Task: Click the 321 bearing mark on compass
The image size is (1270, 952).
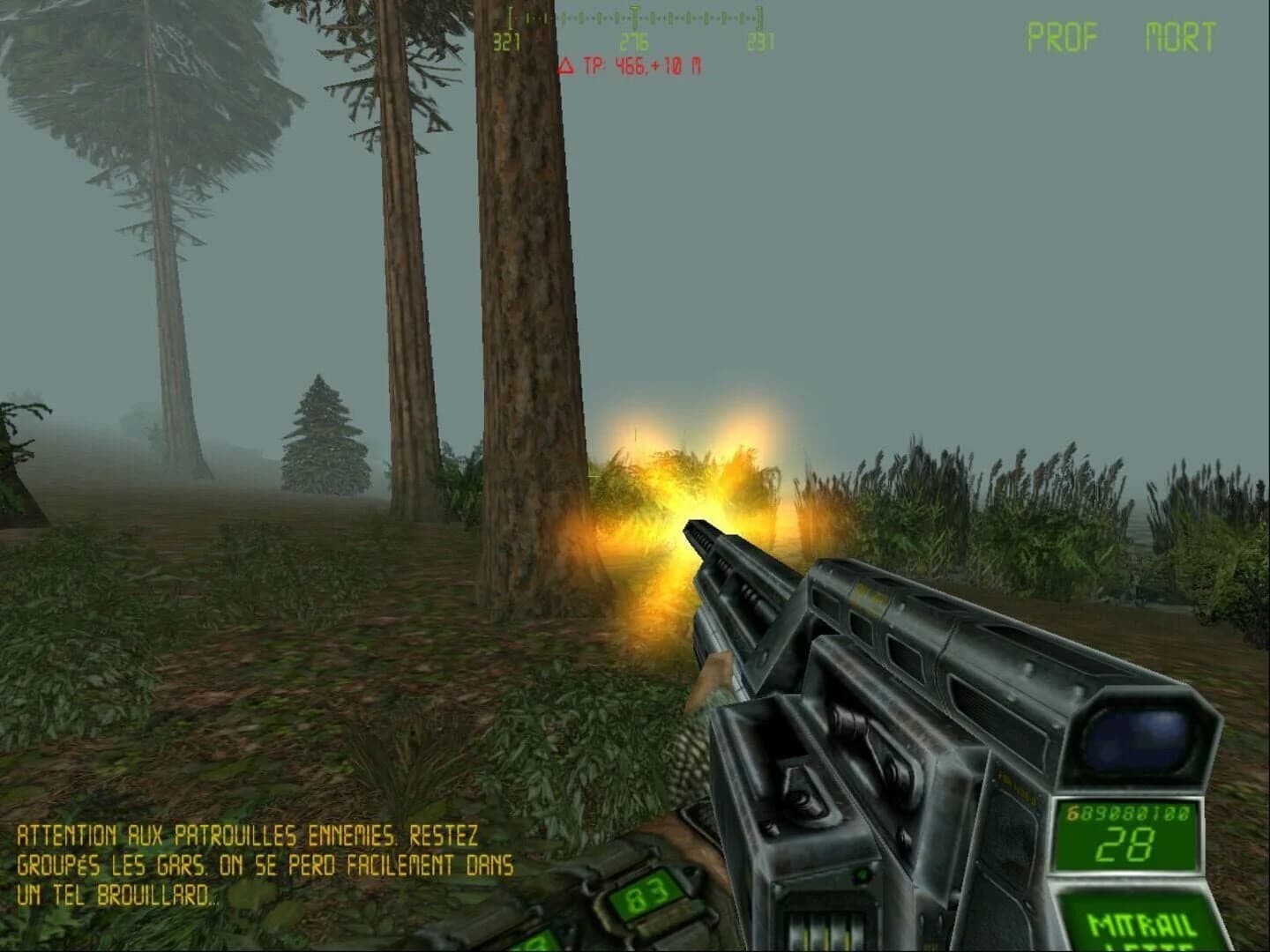Action: [509, 41]
